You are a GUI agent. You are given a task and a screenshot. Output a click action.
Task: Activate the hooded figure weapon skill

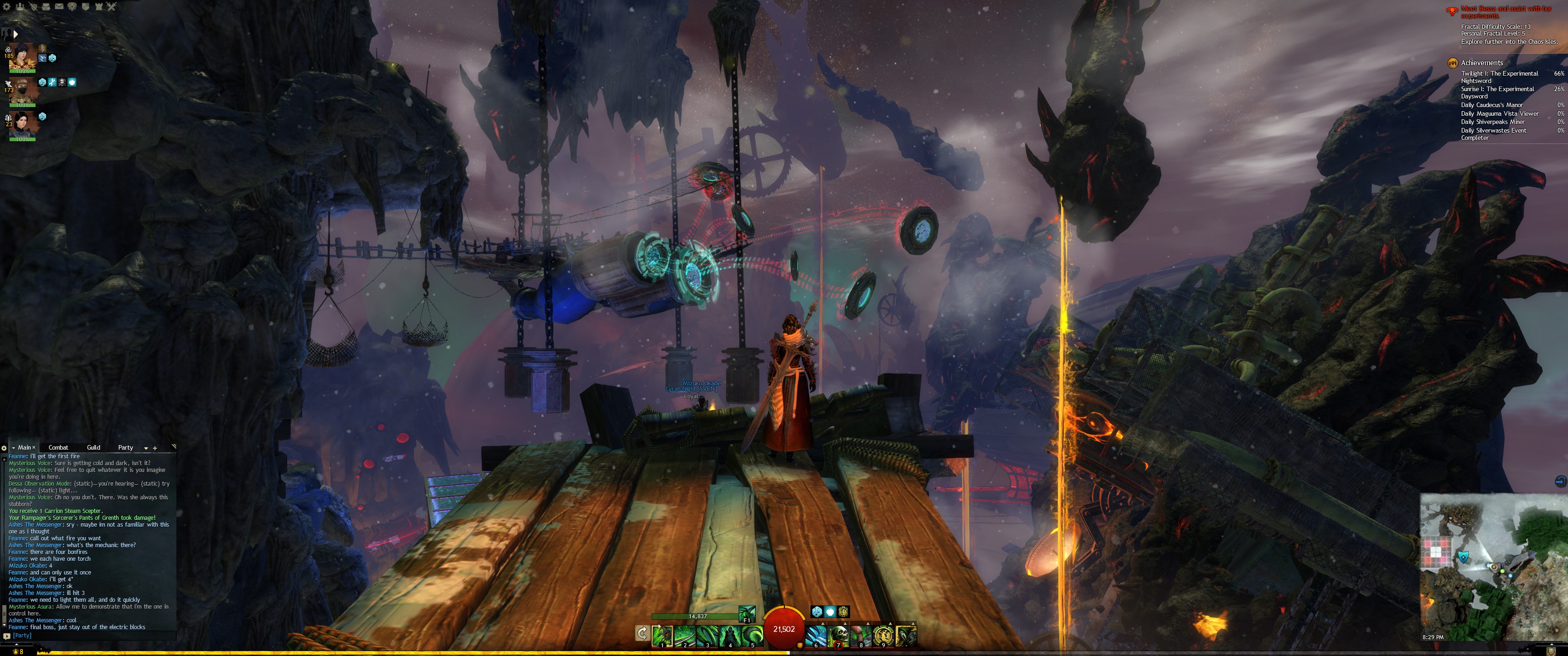tap(730, 635)
